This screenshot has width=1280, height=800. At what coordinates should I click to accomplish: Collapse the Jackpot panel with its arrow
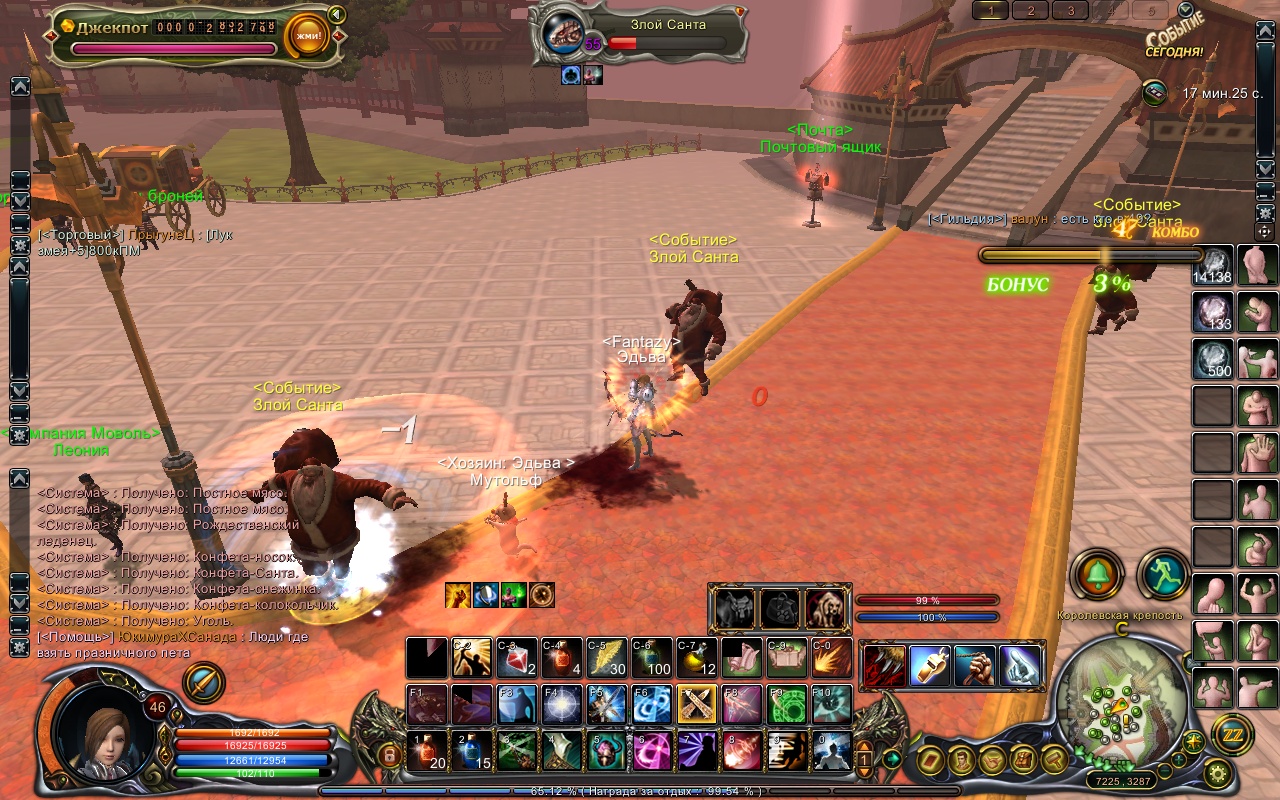pyautogui.click(x=337, y=15)
